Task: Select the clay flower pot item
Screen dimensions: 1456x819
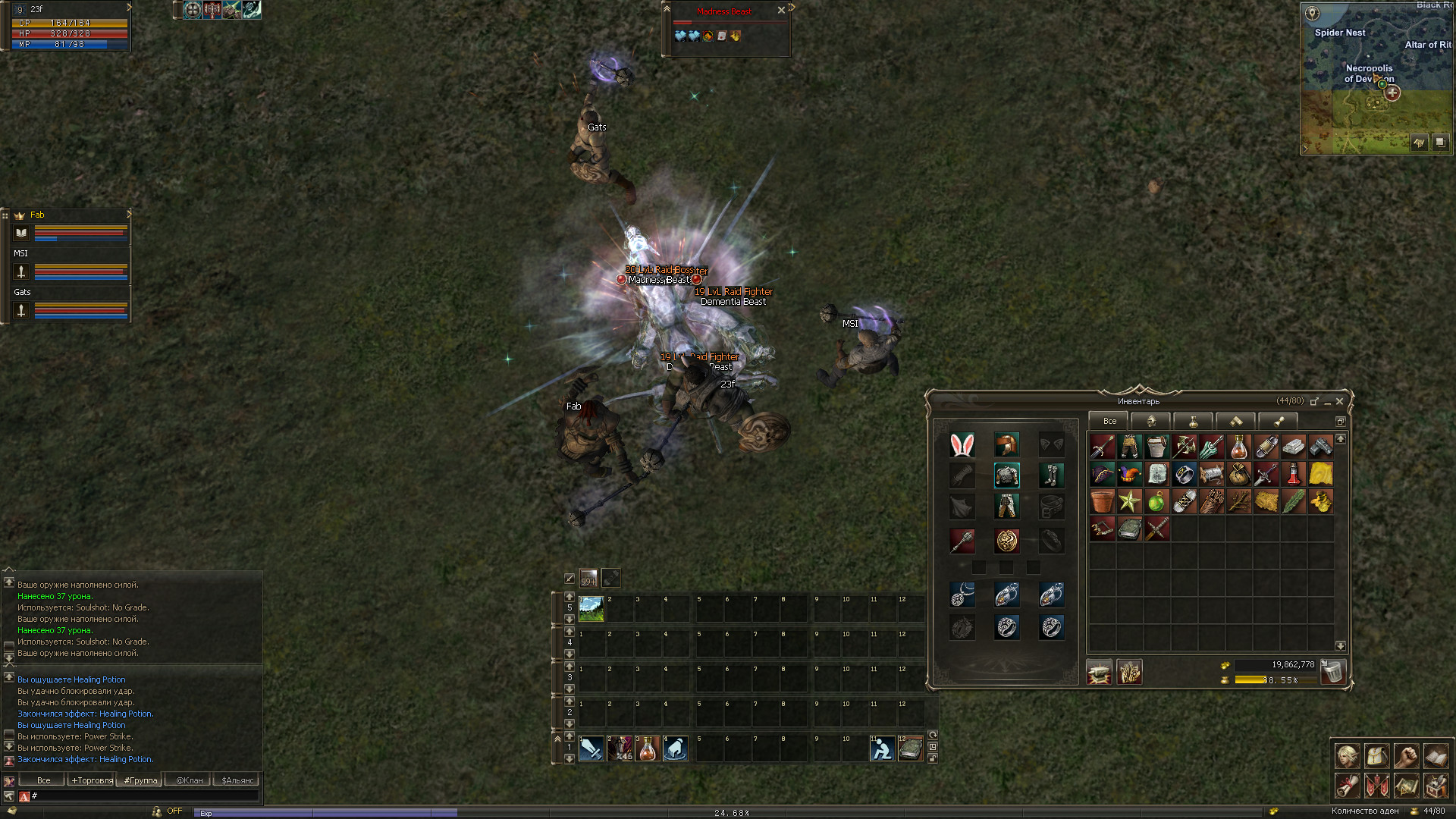Action: (x=1102, y=501)
